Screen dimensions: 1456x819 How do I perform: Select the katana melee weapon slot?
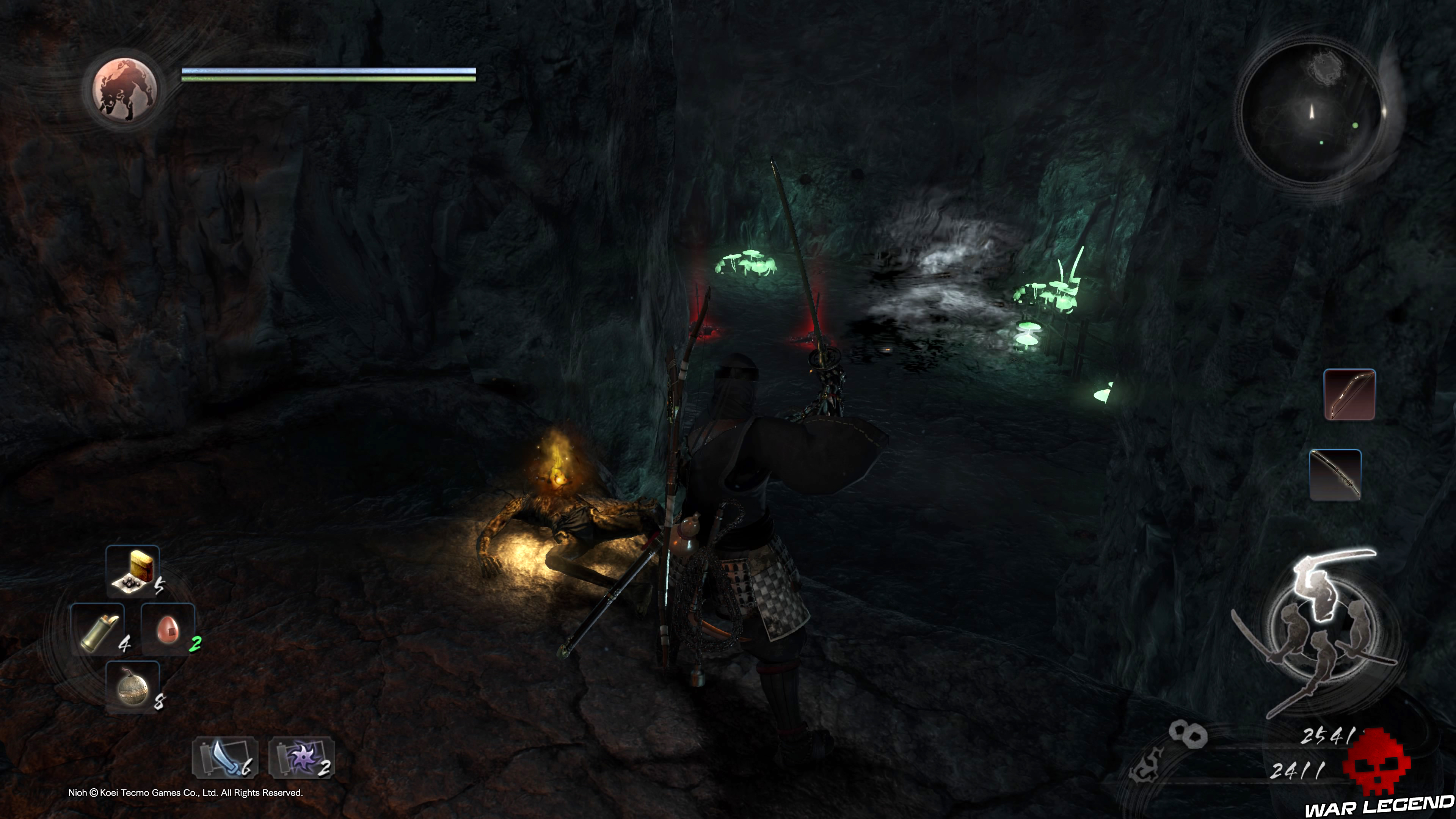[x=1335, y=475]
